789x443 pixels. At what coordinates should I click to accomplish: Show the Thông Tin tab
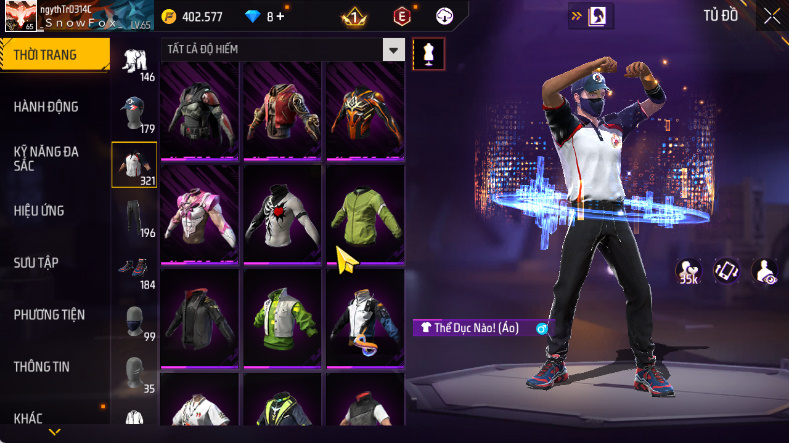tap(42, 367)
